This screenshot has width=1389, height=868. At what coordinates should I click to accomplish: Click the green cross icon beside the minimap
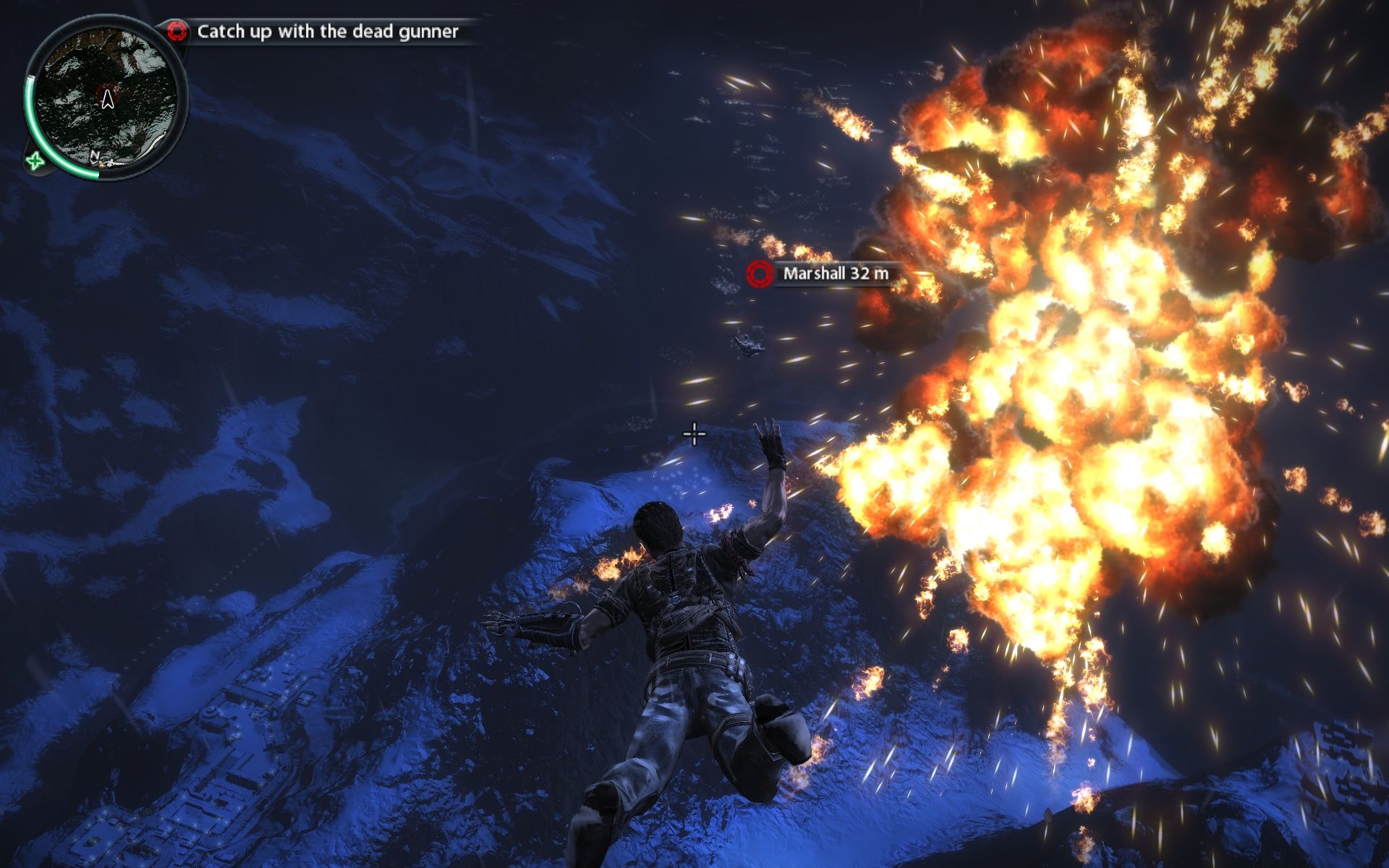34,161
